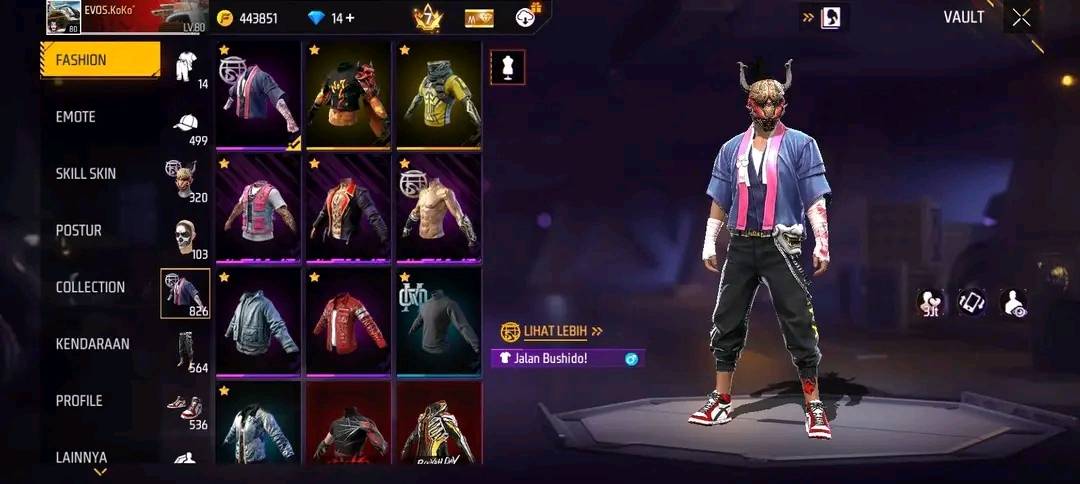Go to the Collection category
The width and height of the screenshot is (1080, 484).
(x=90, y=288)
